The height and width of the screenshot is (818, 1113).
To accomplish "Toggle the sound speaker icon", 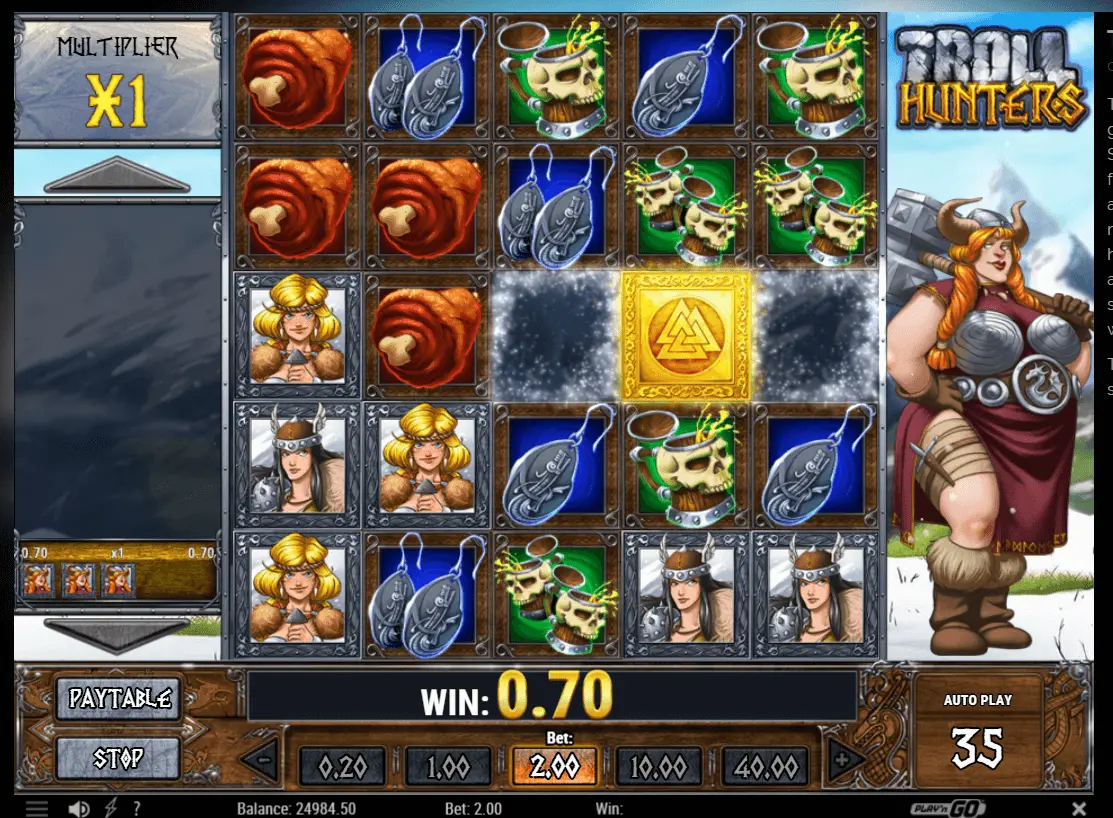I will pyautogui.click(x=78, y=808).
